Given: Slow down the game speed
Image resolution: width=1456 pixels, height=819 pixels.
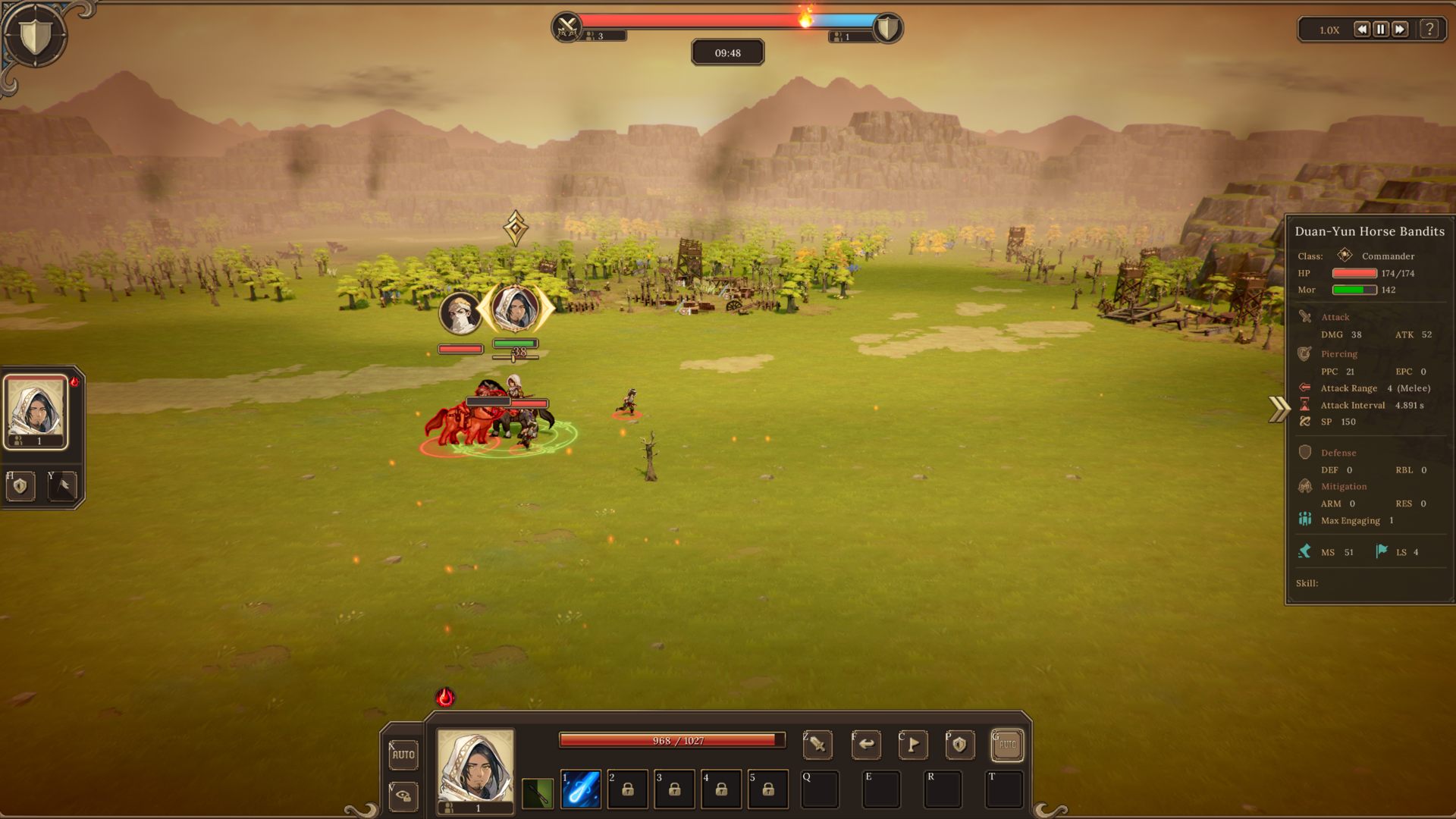Looking at the screenshot, I should 1361,30.
